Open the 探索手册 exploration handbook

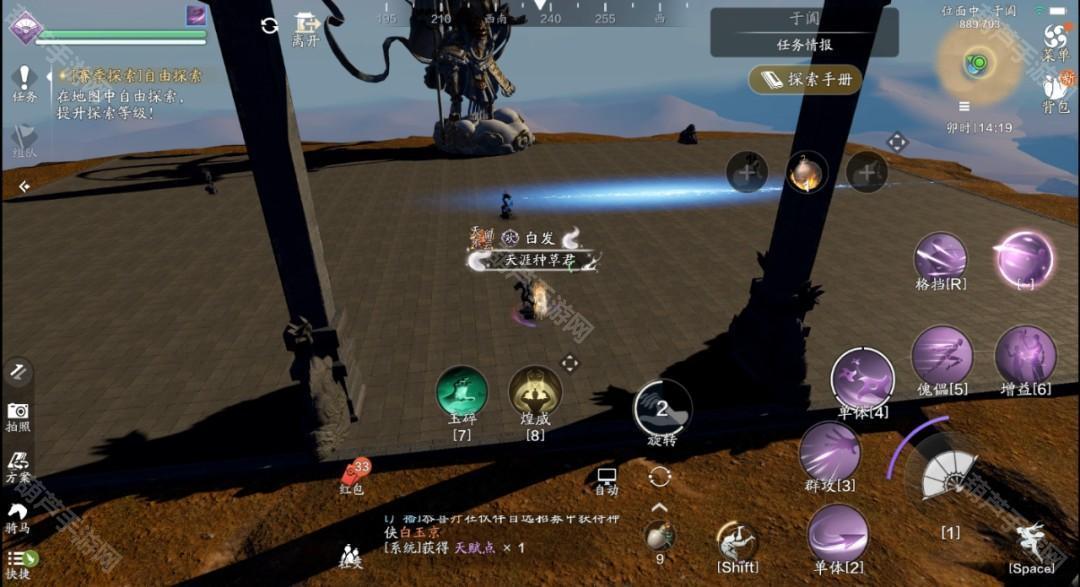tap(807, 80)
